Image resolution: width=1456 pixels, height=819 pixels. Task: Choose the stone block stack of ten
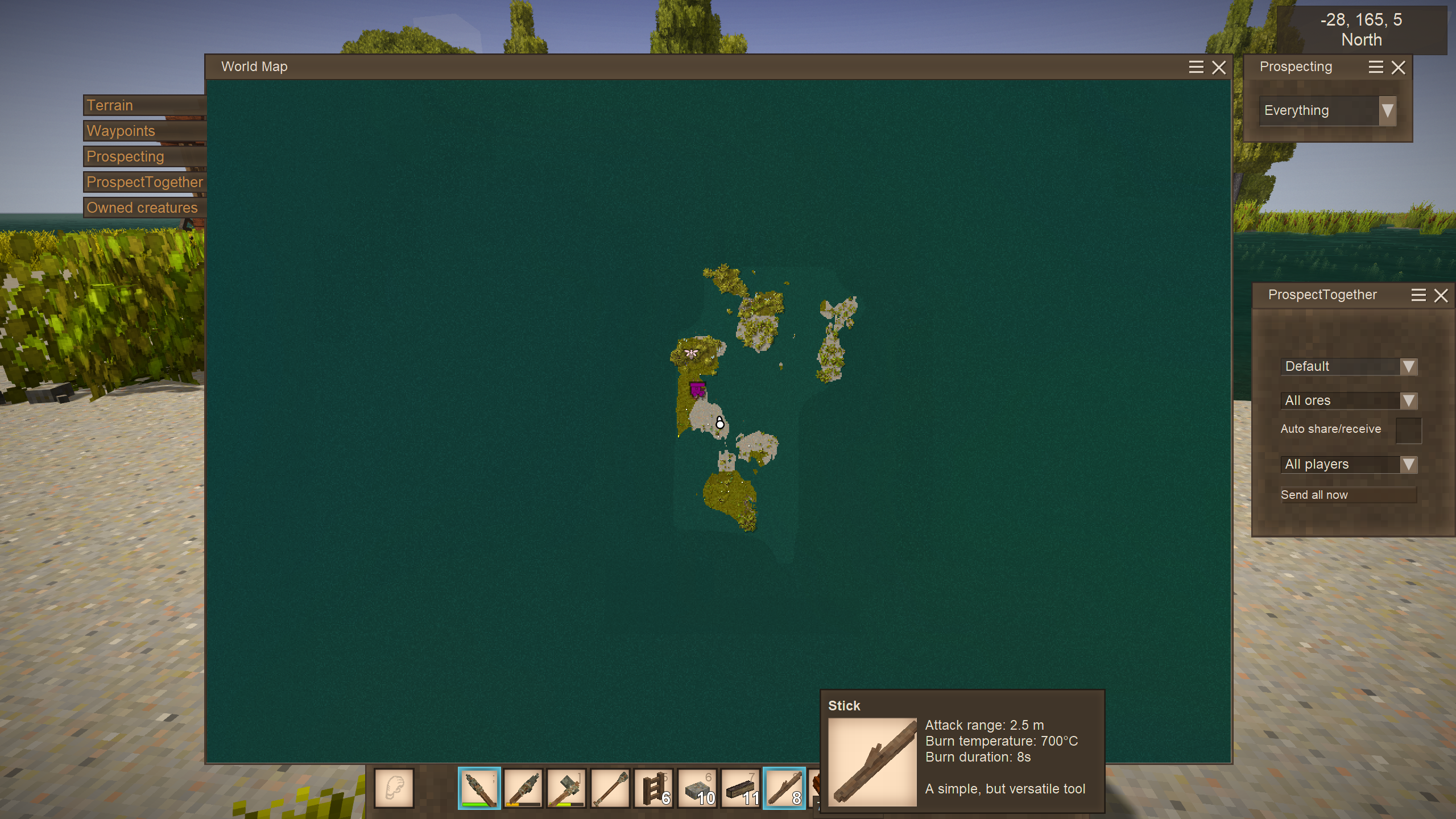[x=697, y=788]
